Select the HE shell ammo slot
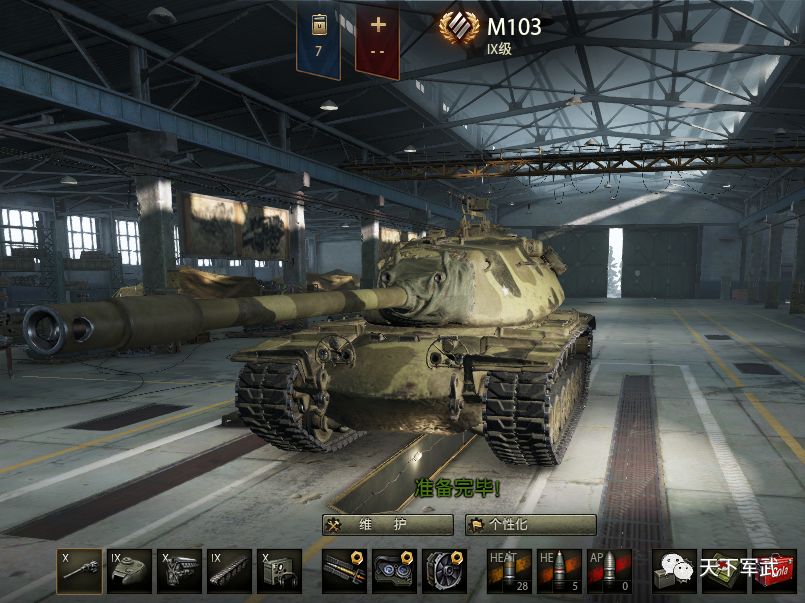Screen dimensions: 805x603 click(559, 571)
